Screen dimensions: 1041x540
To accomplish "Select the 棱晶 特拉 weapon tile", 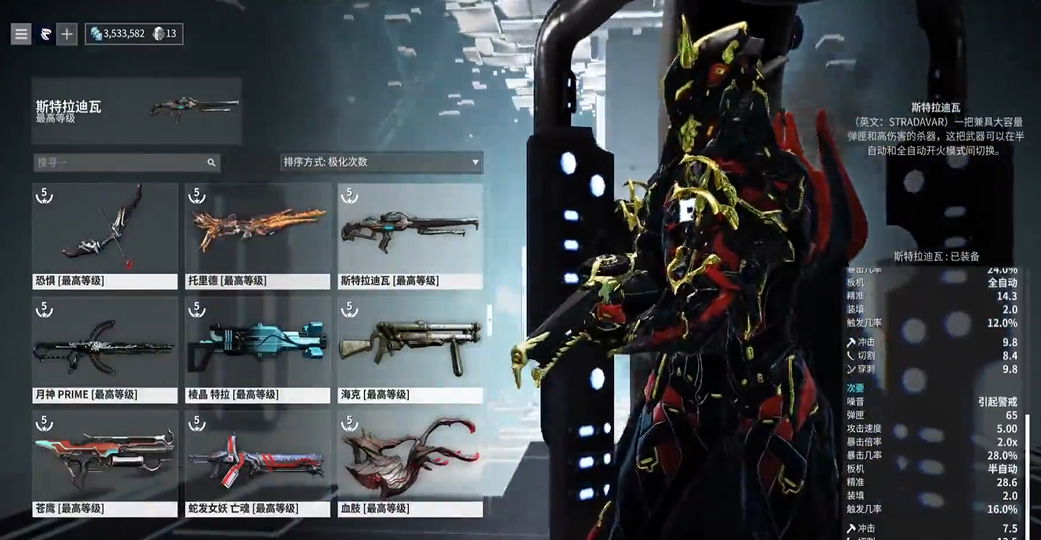I will click(258, 349).
